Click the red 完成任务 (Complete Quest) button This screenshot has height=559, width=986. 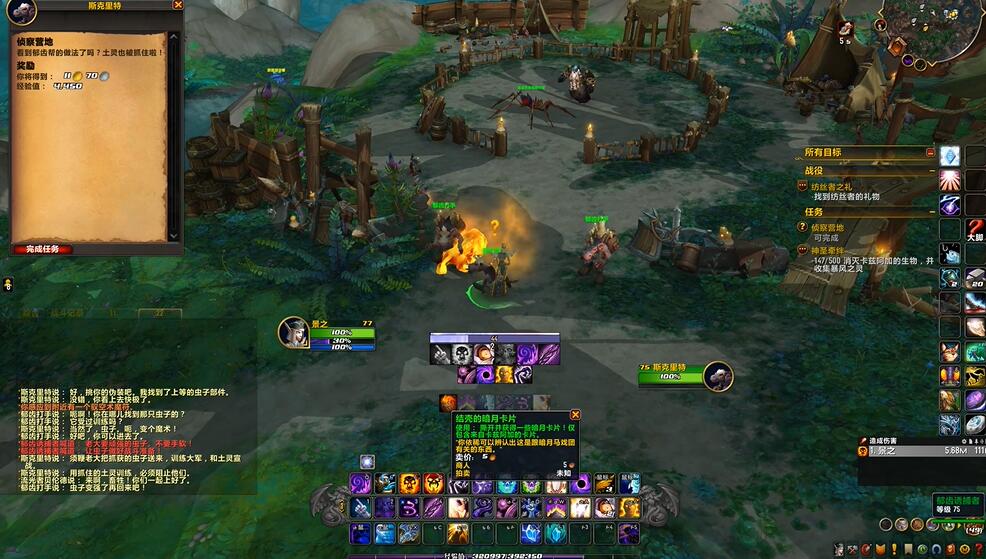(x=43, y=249)
